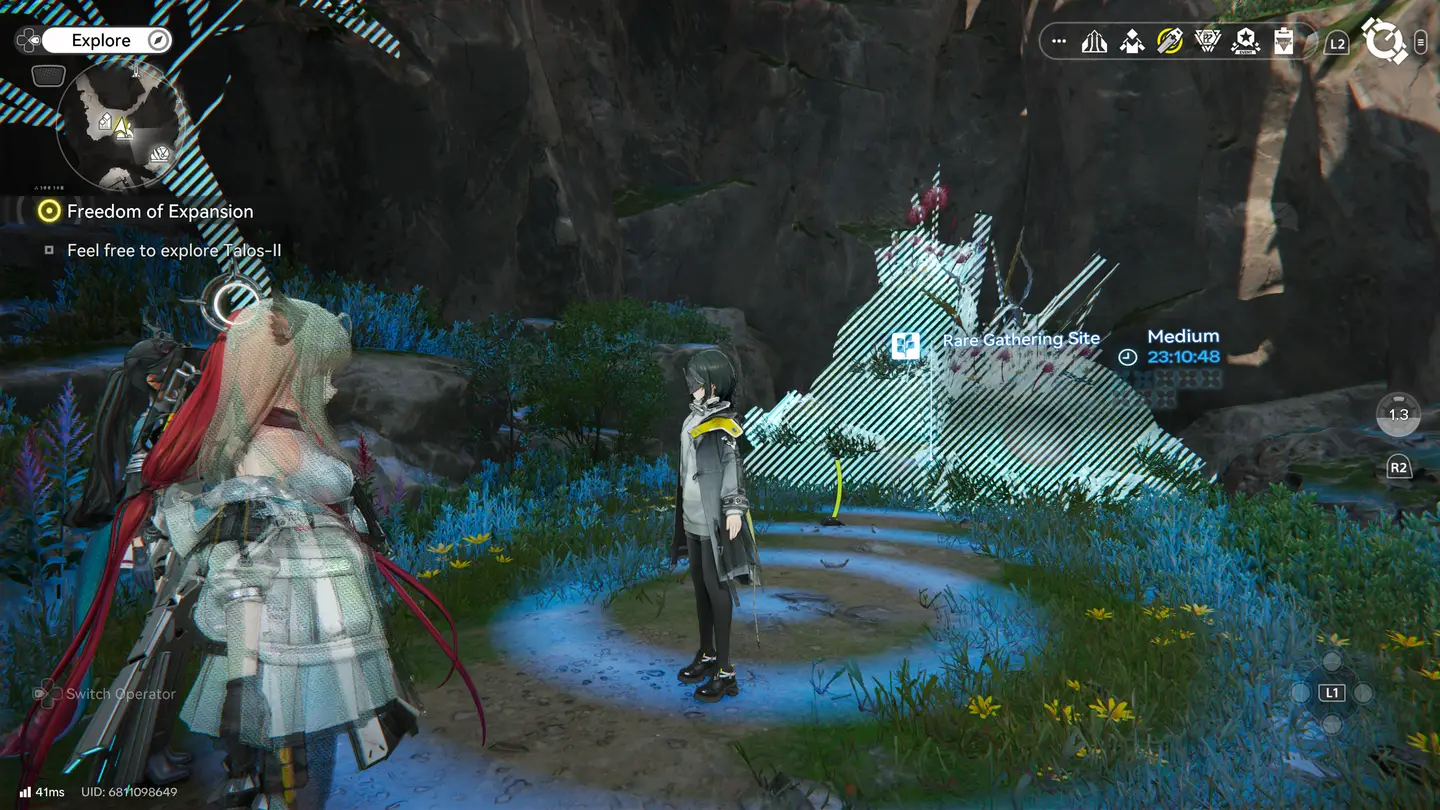Click the Rare Gathering Site marker icon
Image resolution: width=1440 pixels, height=810 pixels.
pyautogui.click(x=906, y=346)
